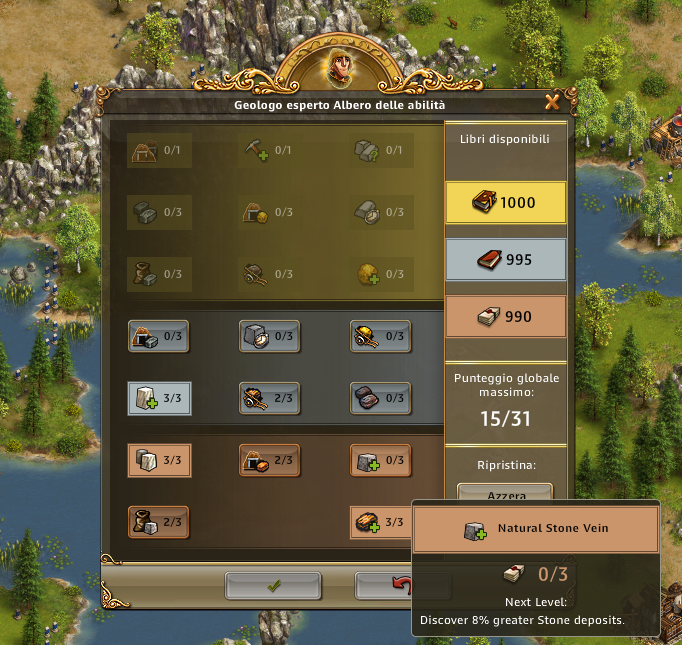Select the wheelbarrow with ore skill at 2/3

270,398
